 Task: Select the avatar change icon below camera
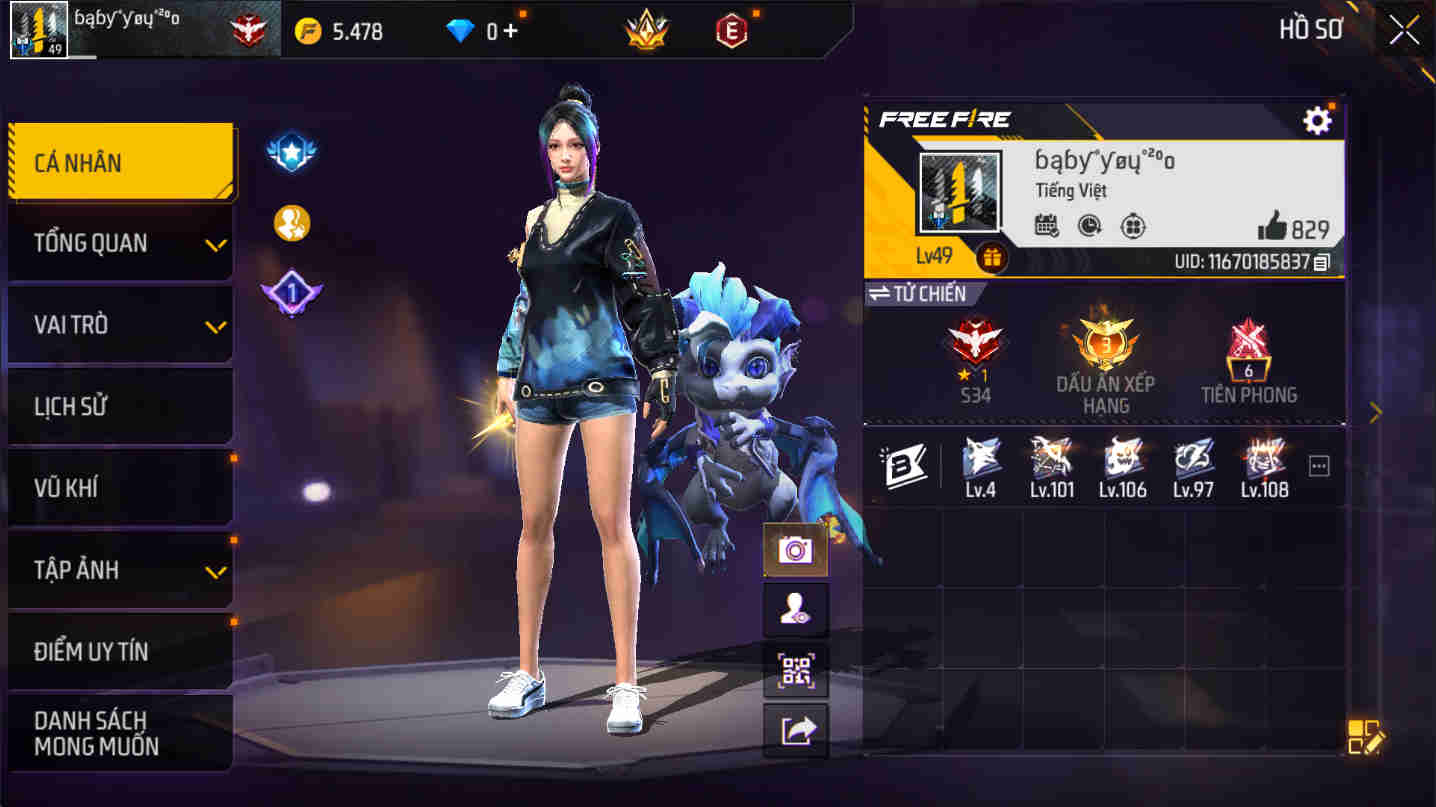click(796, 611)
